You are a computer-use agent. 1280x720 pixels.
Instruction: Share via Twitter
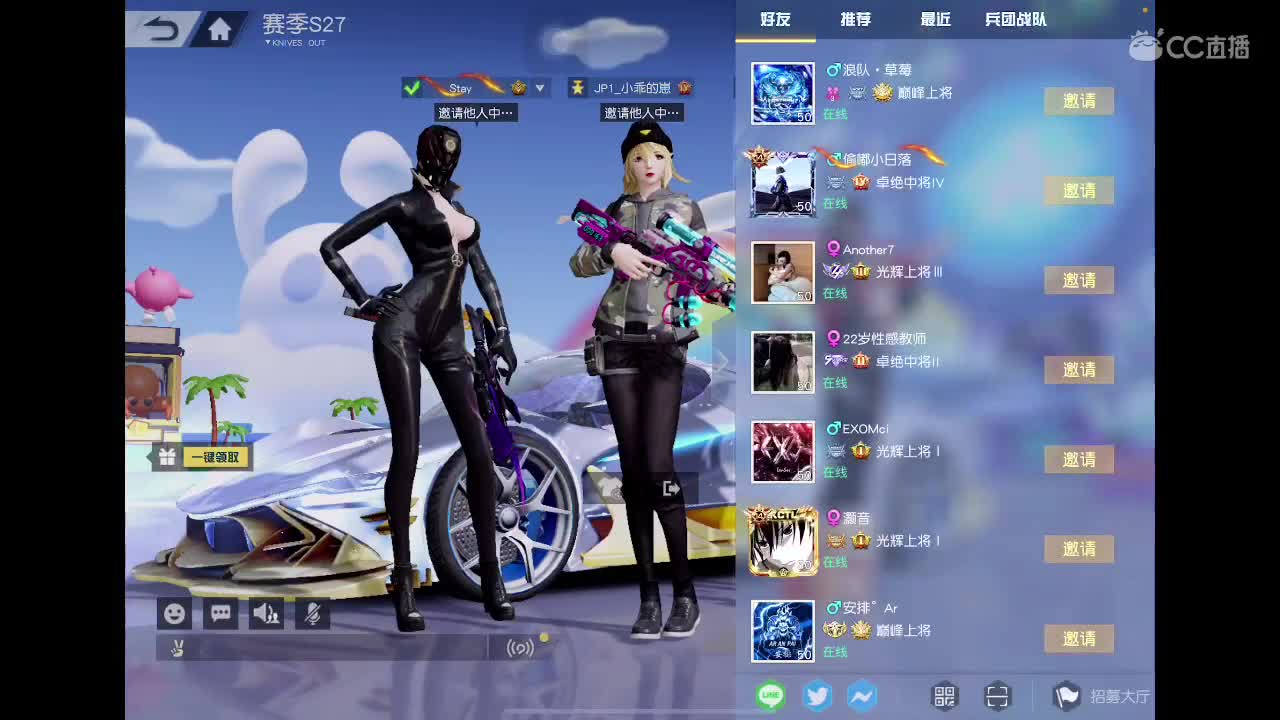coord(817,694)
